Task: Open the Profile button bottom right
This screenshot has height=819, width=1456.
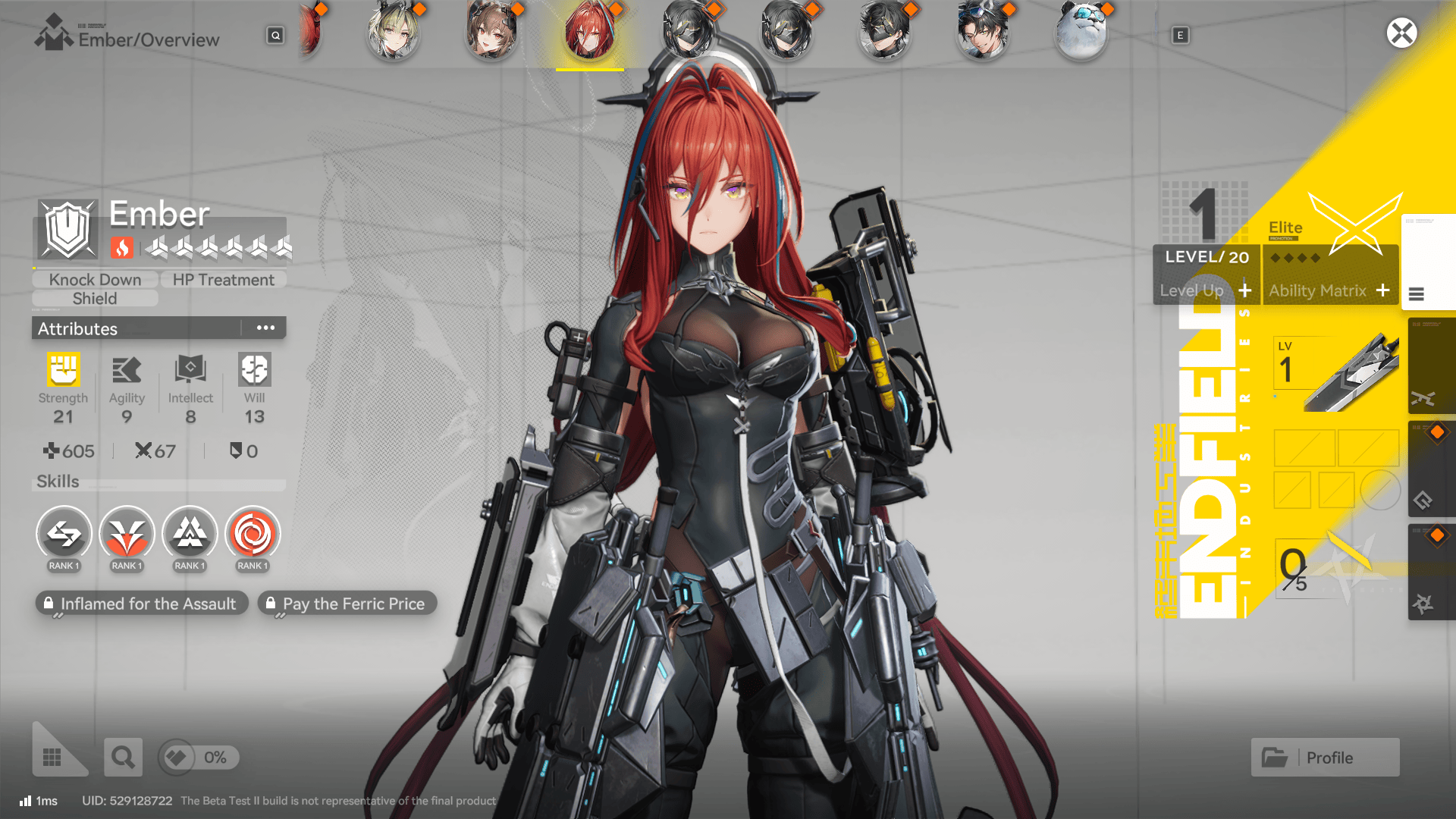Action: 1325,757
